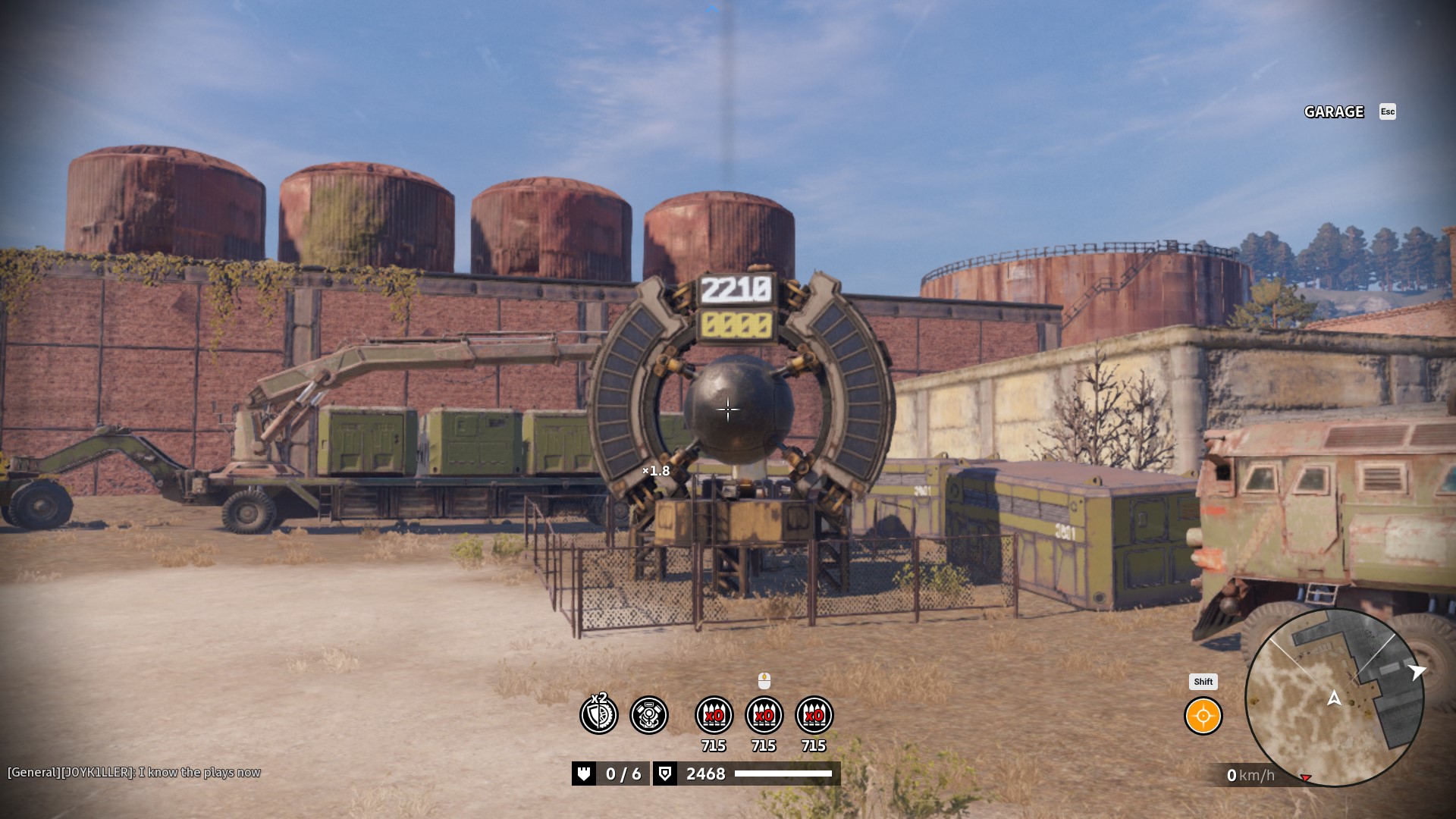Toggle the orange crosshair targeting icon

click(1203, 716)
